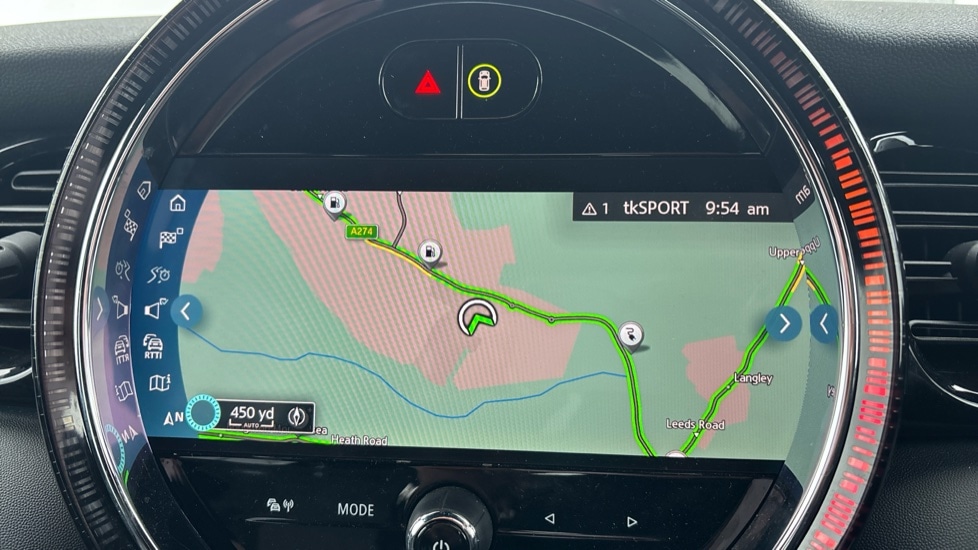
Task: Toggle the car lock button with yellow ring
Action: [484, 82]
